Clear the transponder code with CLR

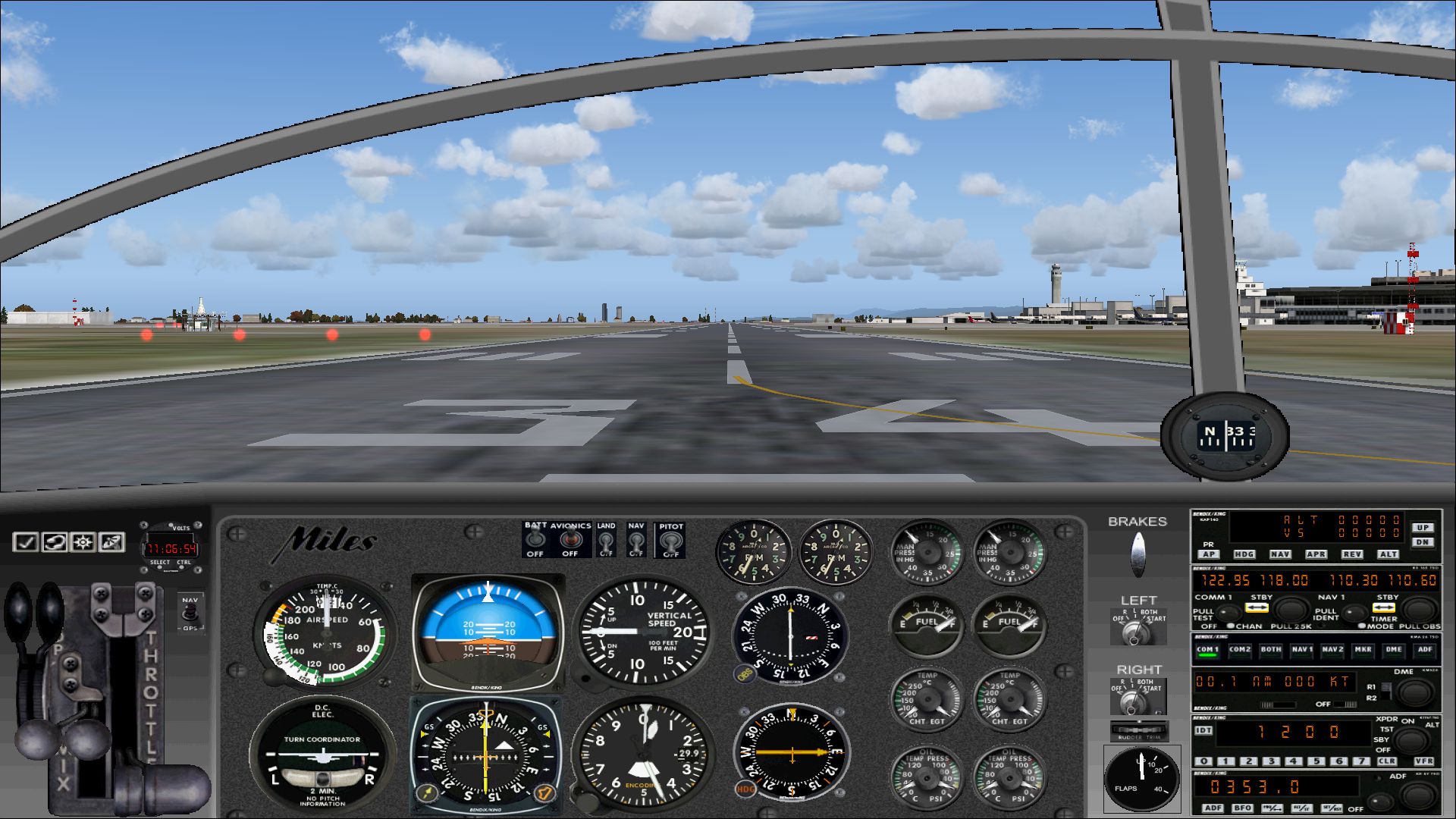point(1386,761)
